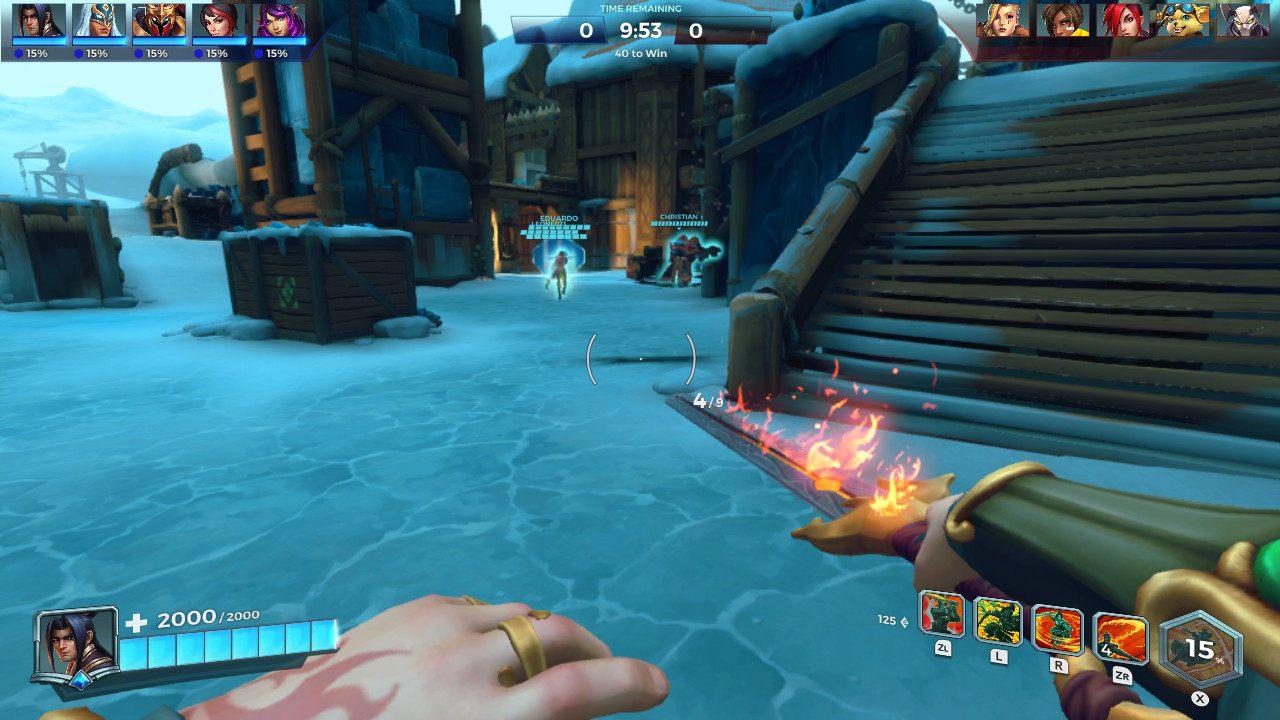Click the rightmost enemy Androxus portrait
1280x720 pixels.
tap(1243, 22)
